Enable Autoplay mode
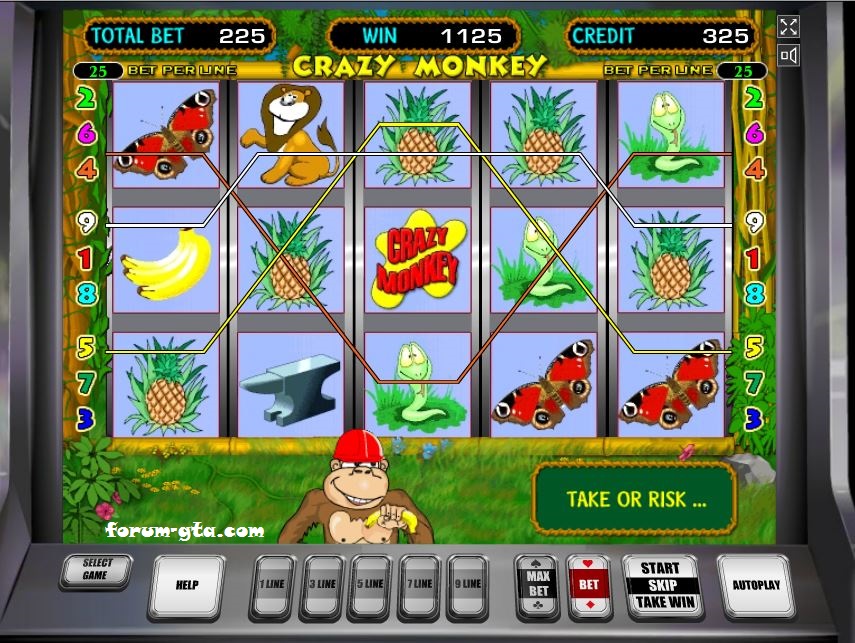Screen dimensions: 855x643 [756, 585]
